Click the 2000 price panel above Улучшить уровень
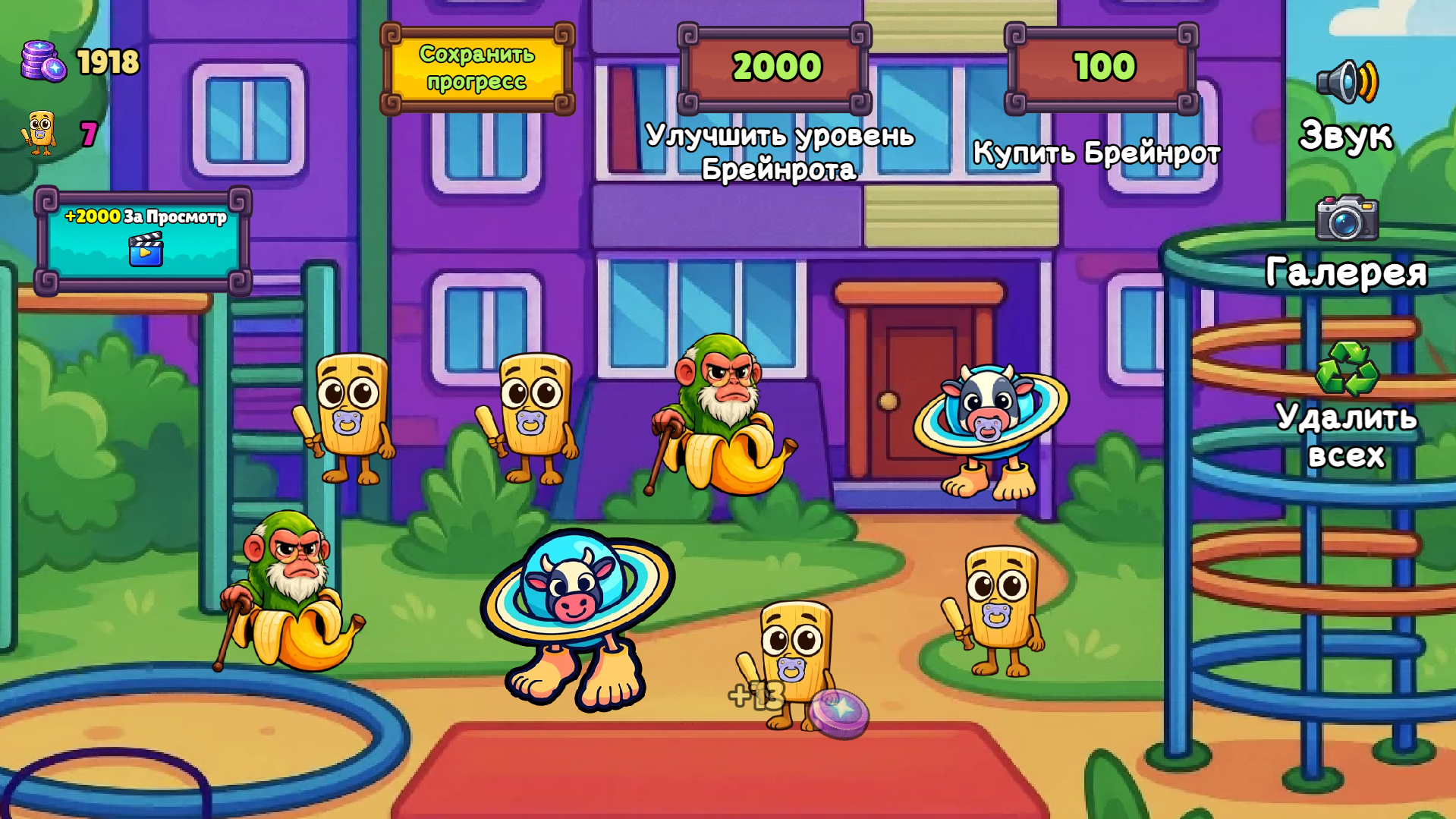The height and width of the screenshot is (819, 1456). coord(775,68)
